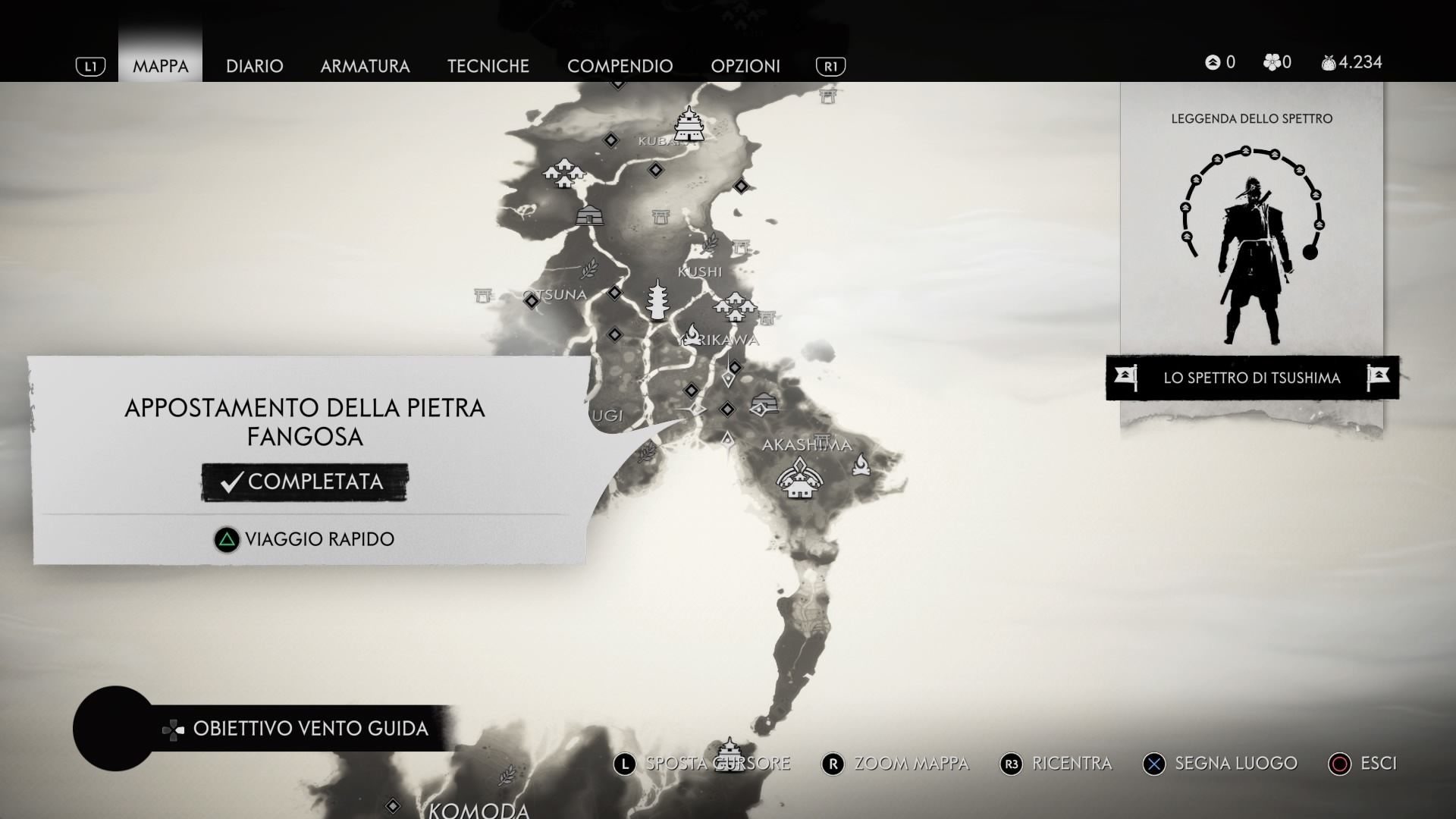Select the campfire marker east of Akashima
Image resolution: width=1456 pixels, height=819 pixels.
coord(861,464)
